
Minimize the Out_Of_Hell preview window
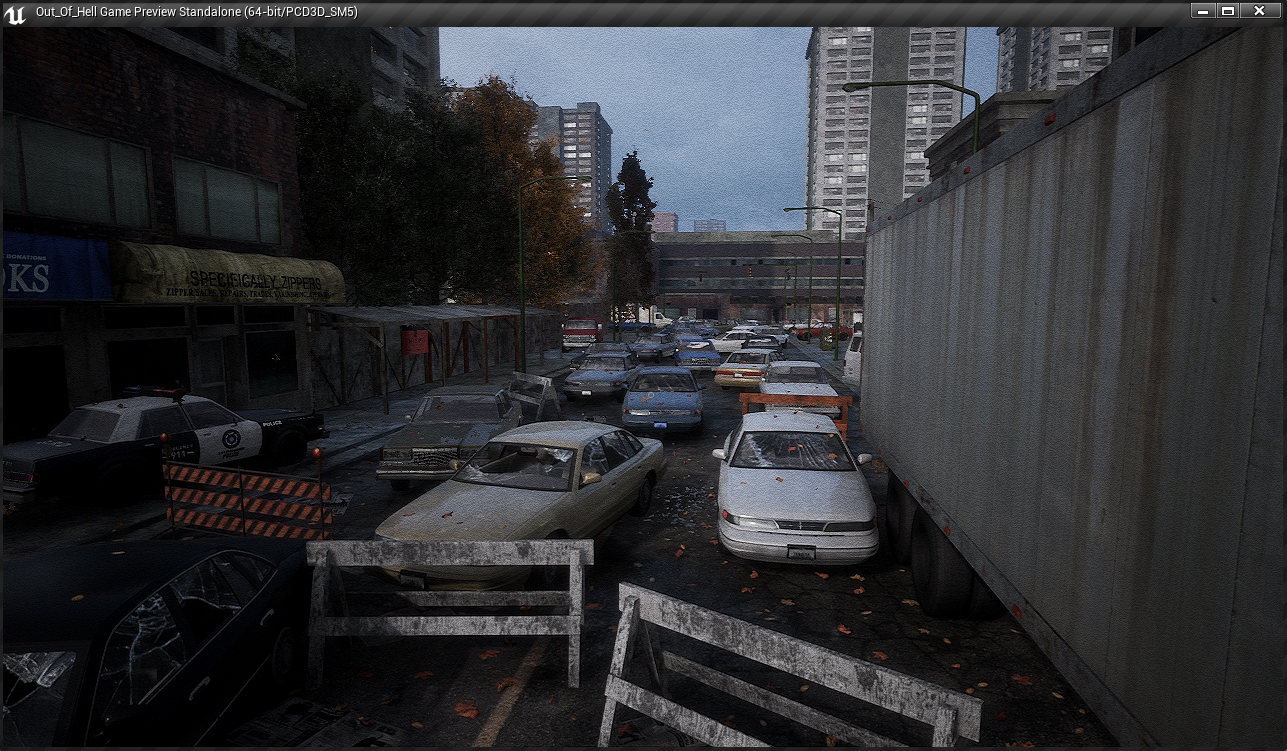1203,11
